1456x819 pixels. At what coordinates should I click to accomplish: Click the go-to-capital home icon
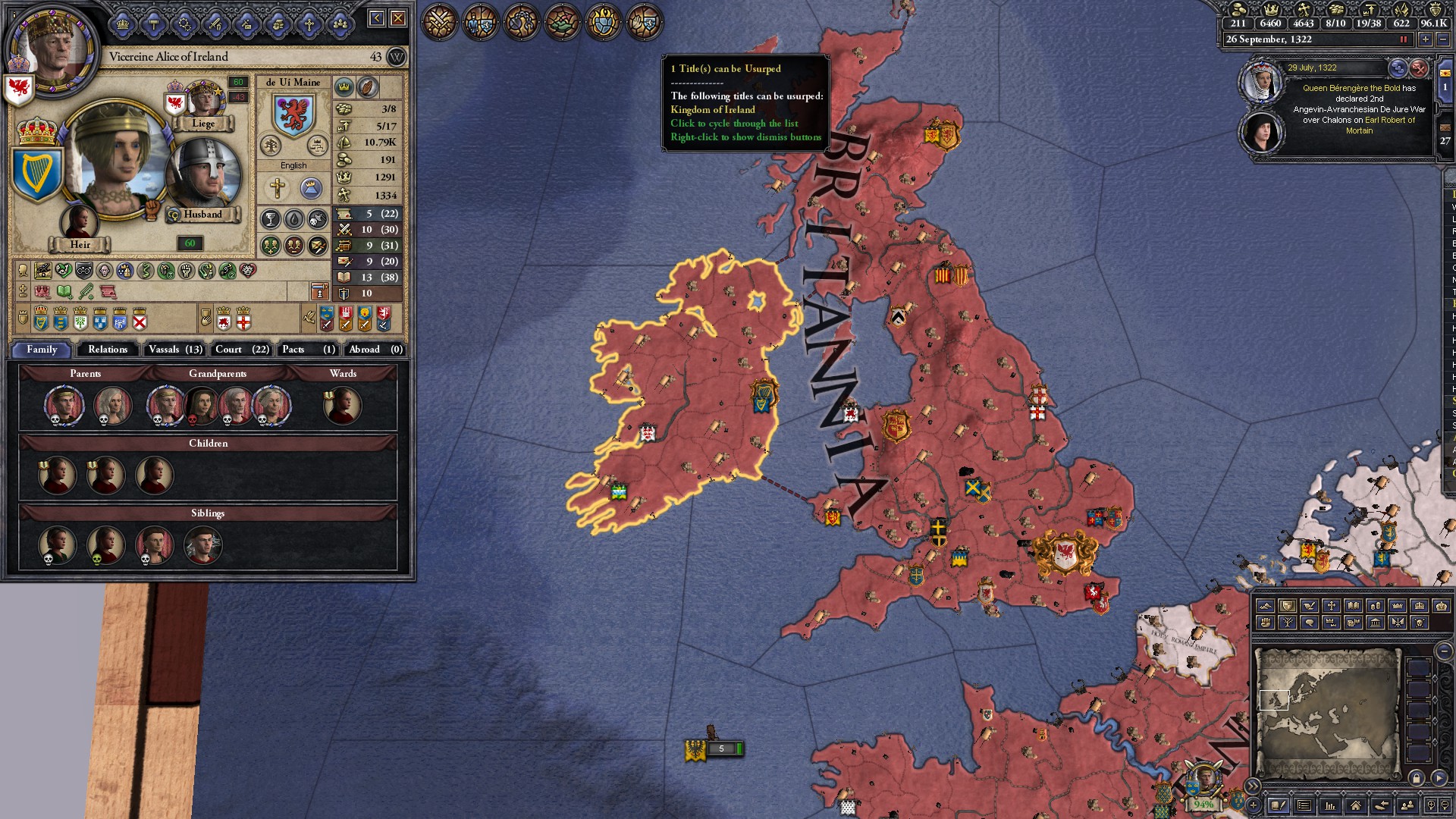tap(1355, 805)
